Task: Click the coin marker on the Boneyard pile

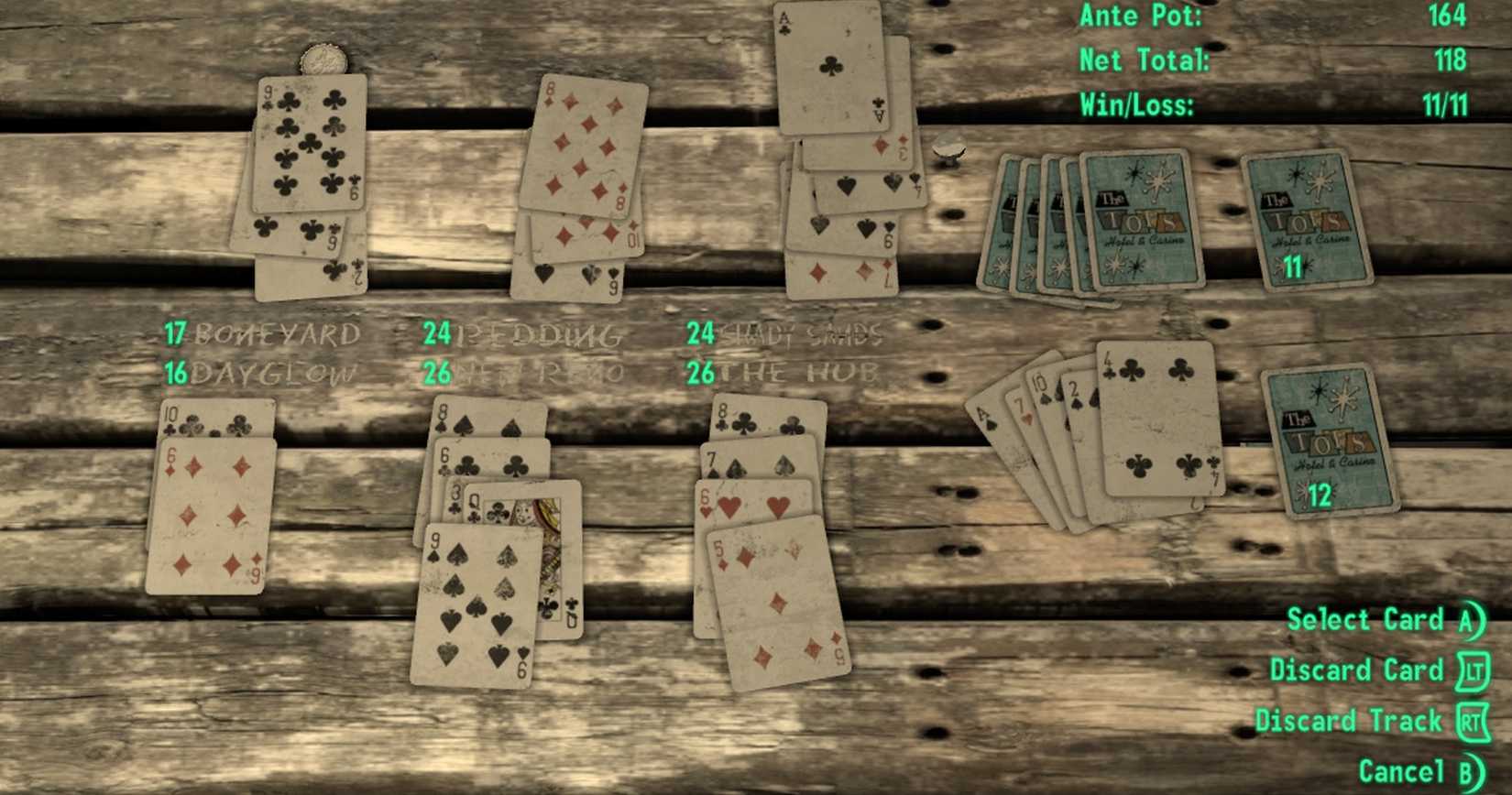Action: [x=325, y=60]
